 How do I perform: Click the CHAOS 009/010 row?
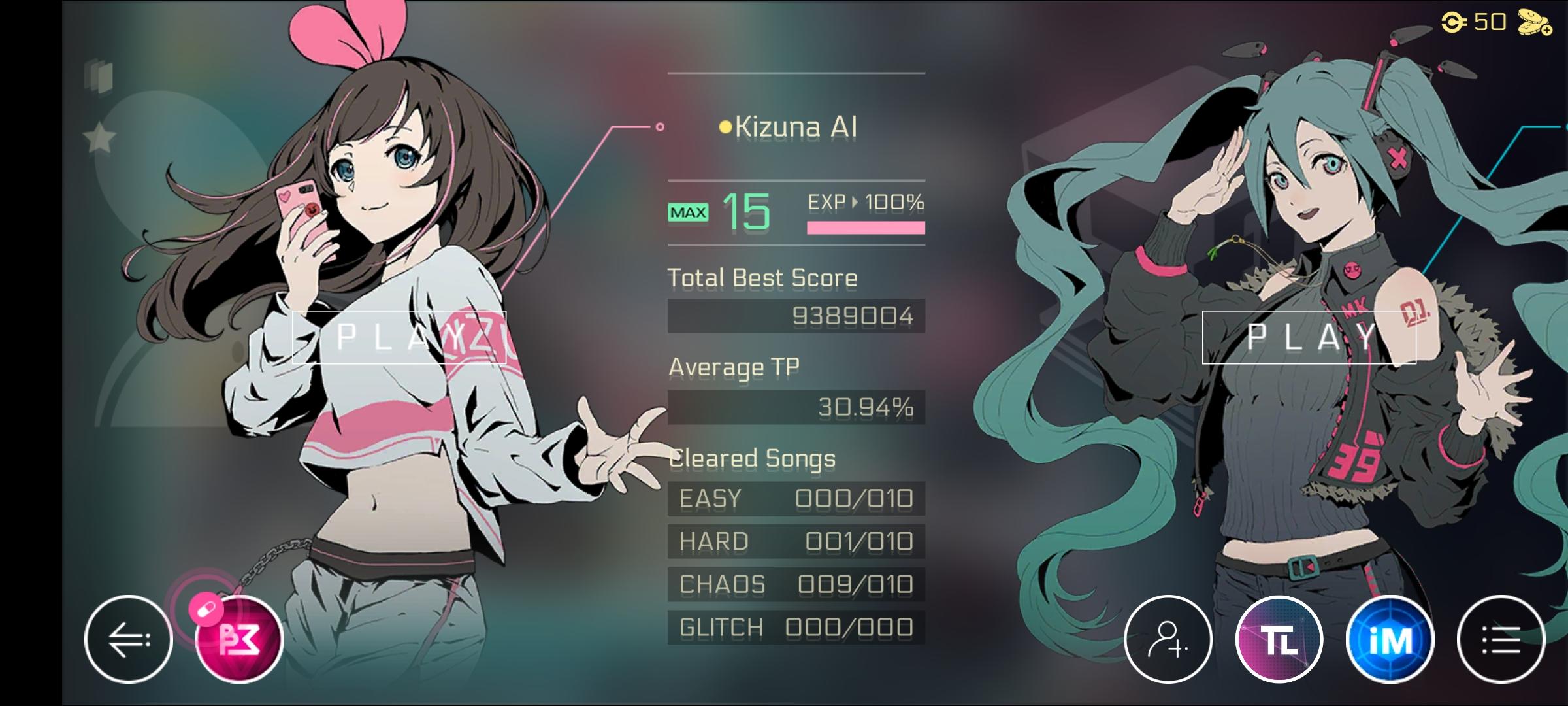(795, 584)
